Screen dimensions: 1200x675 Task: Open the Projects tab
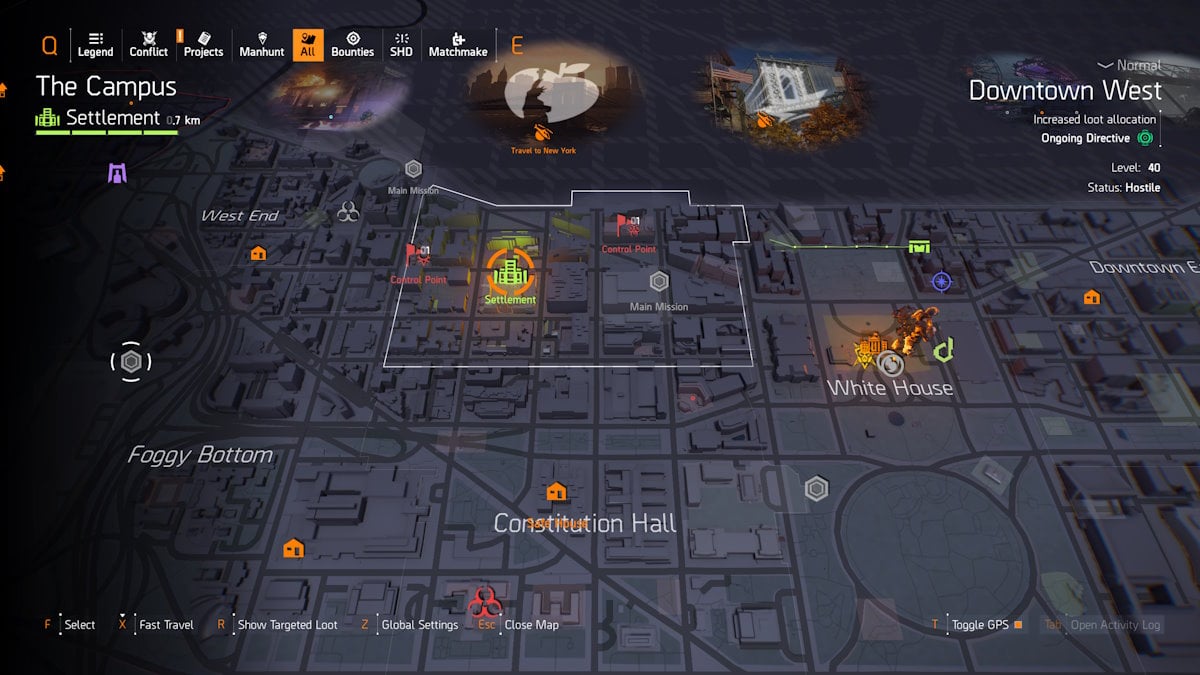click(203, 44)
